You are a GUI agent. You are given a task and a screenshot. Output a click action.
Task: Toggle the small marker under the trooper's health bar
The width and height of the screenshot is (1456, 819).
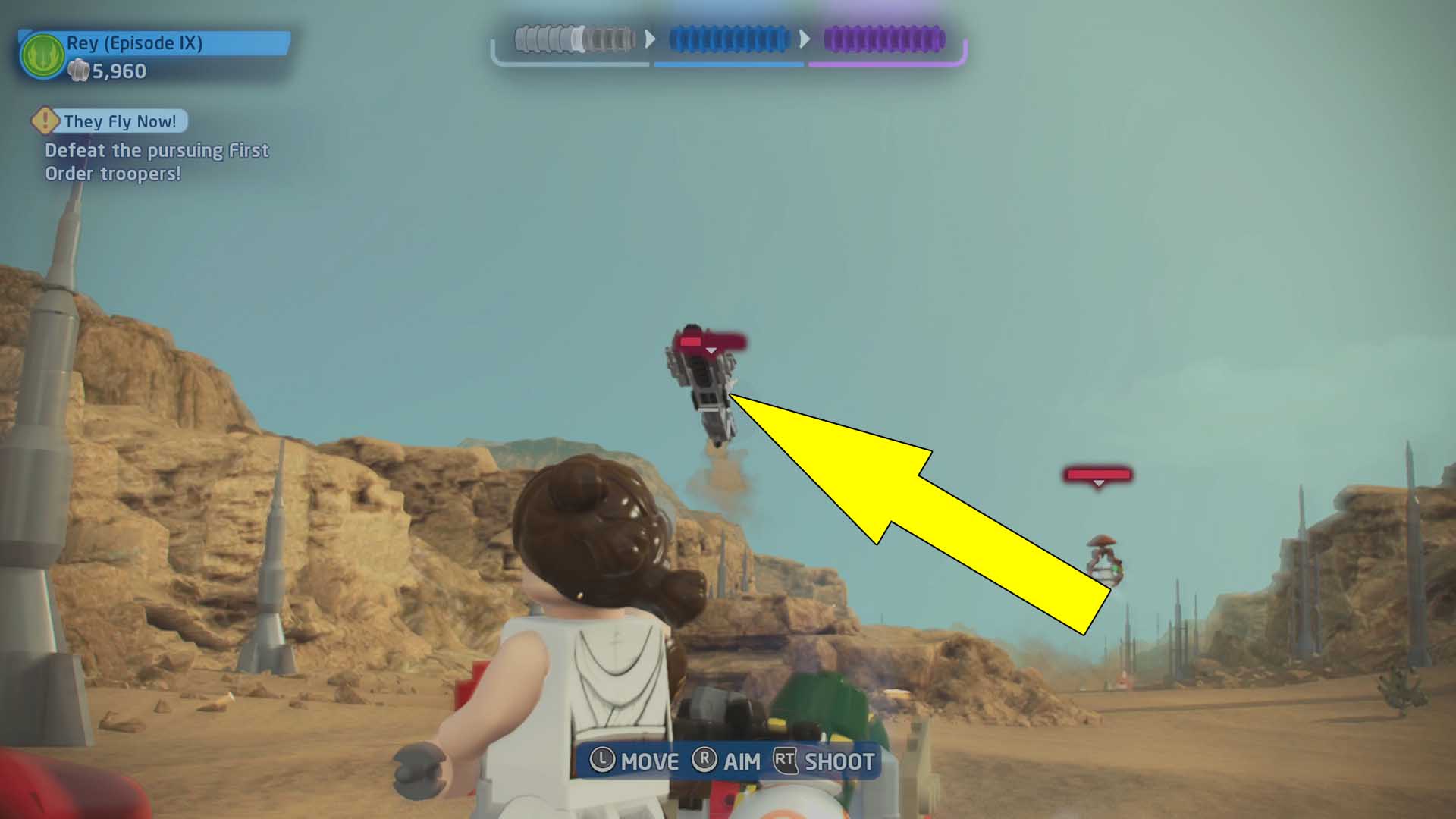click(711, 351)
